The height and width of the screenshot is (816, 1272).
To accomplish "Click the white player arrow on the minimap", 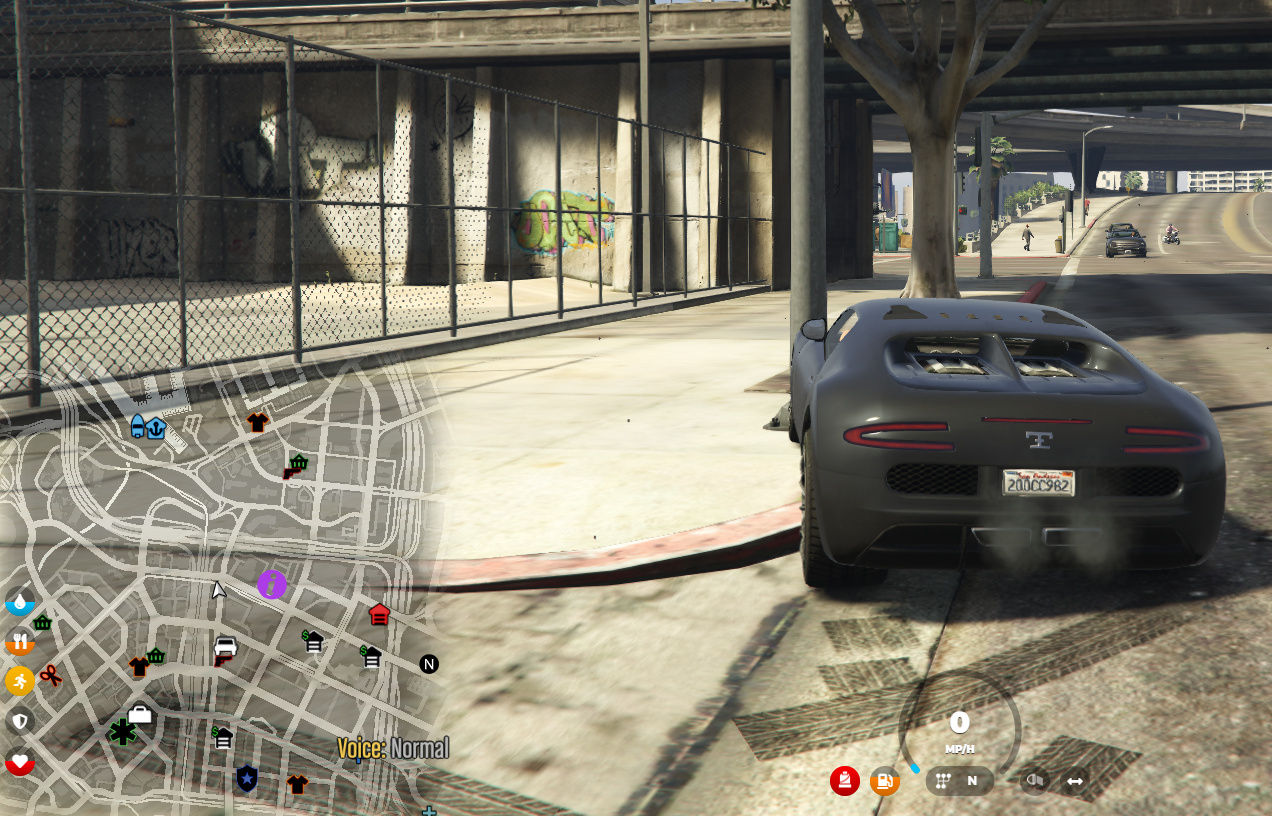I will click(218, 590).
